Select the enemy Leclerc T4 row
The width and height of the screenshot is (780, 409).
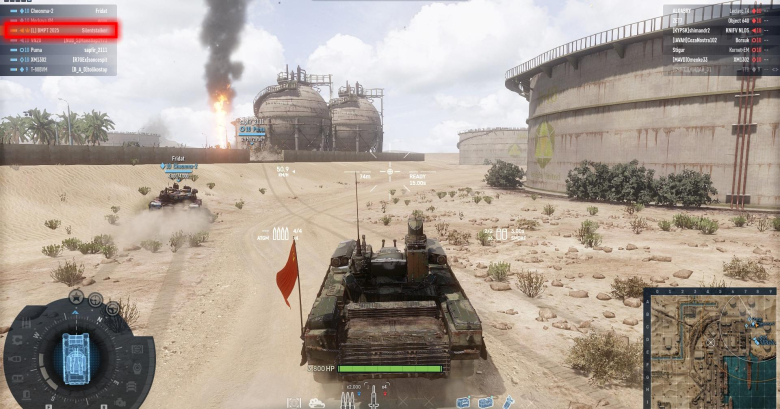coord(720,10)
